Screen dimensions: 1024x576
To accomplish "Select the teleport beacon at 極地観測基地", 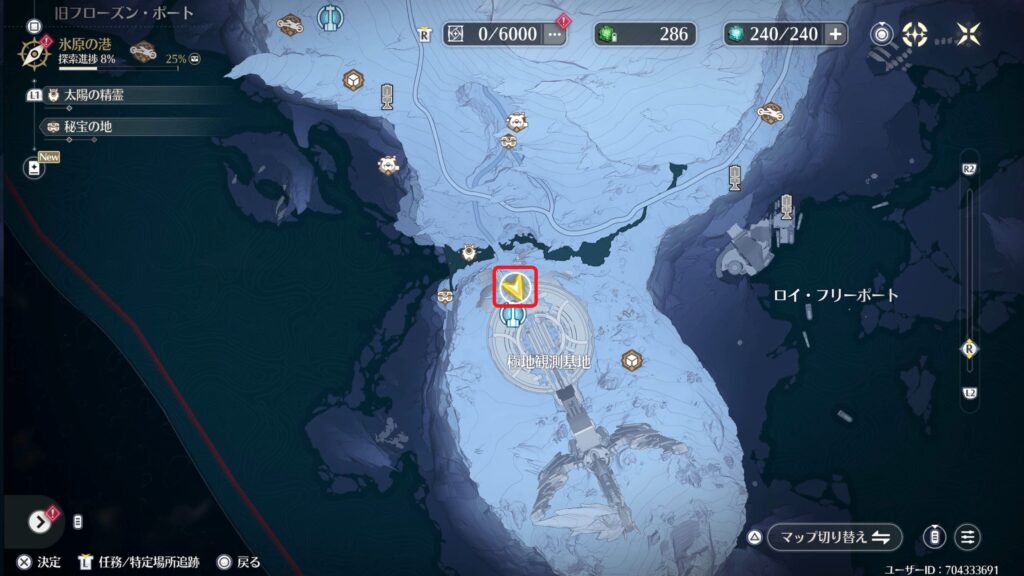I will click(x=514, y=317).
